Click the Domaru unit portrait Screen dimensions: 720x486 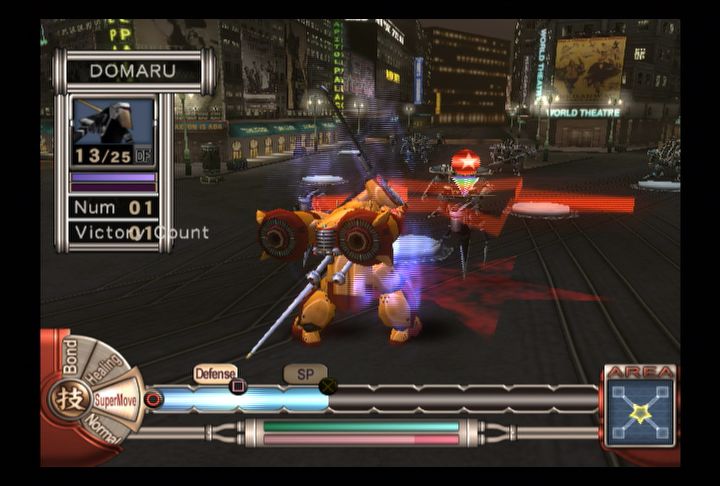click(113, 122)
